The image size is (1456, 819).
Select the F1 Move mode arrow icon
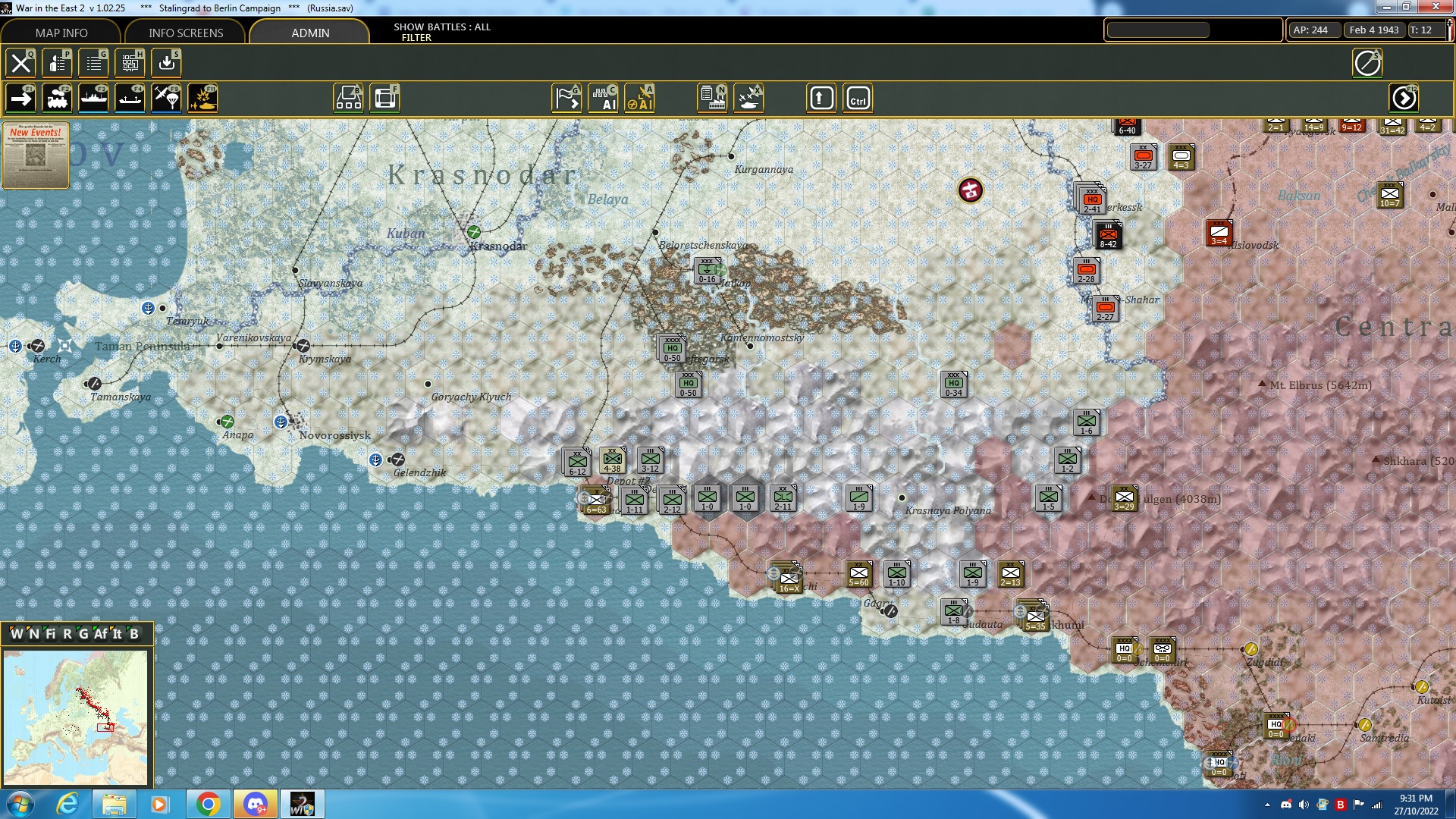(20, 97)
